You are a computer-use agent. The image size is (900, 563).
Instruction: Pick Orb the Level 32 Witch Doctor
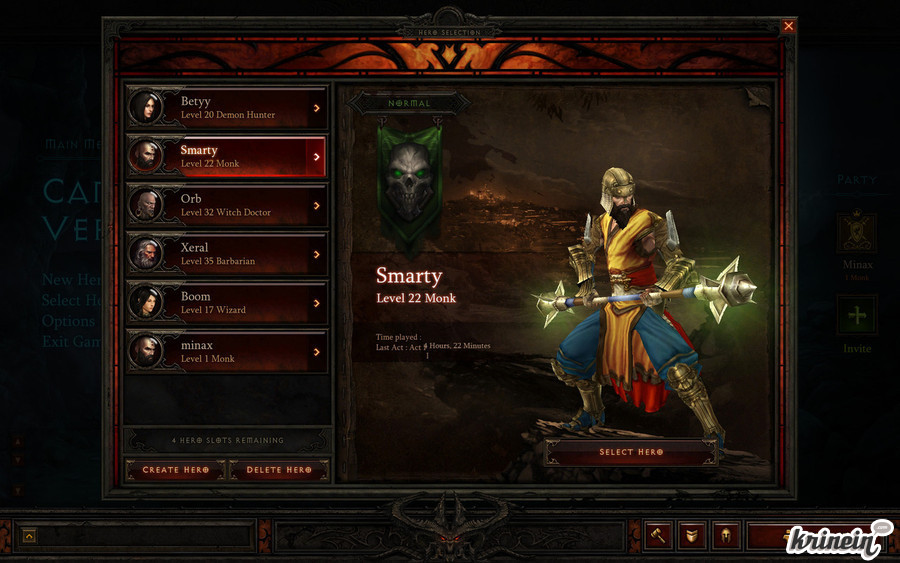click(x=227, y=205)
